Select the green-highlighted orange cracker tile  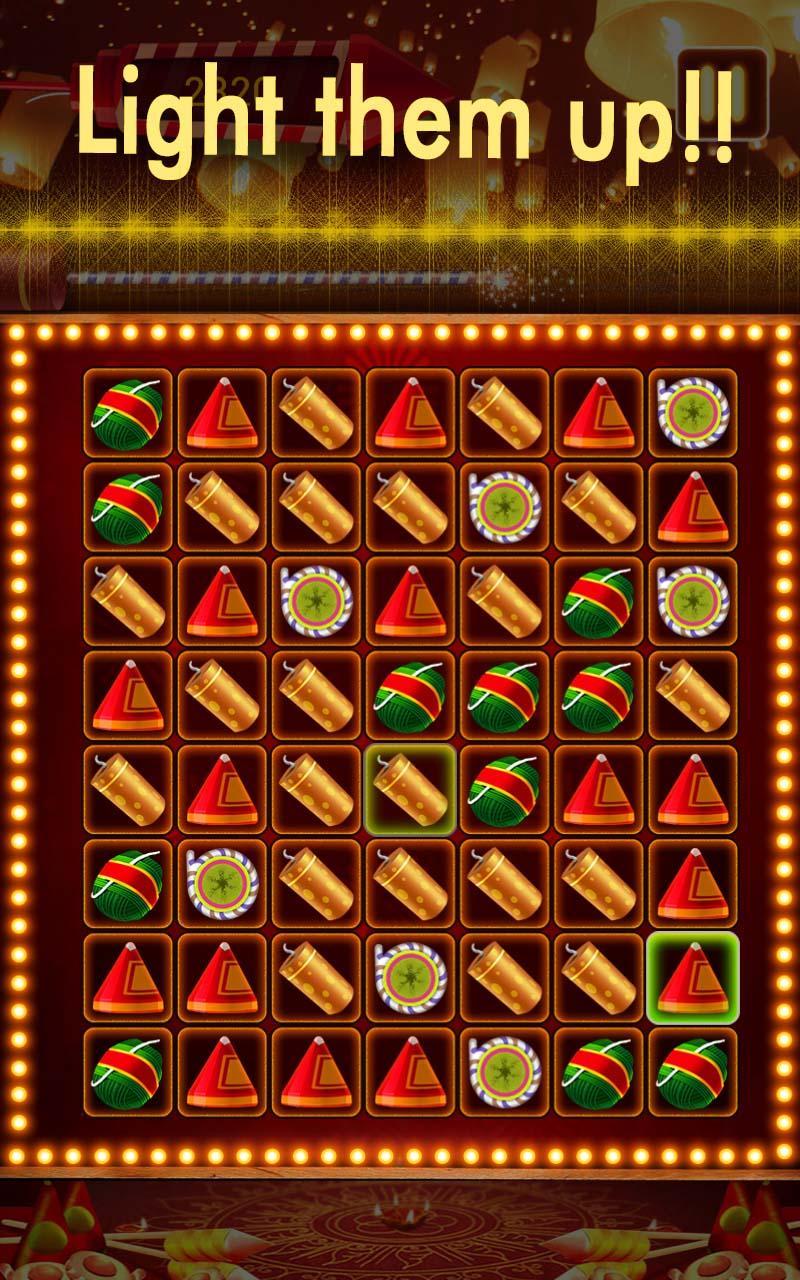(410, 789)
